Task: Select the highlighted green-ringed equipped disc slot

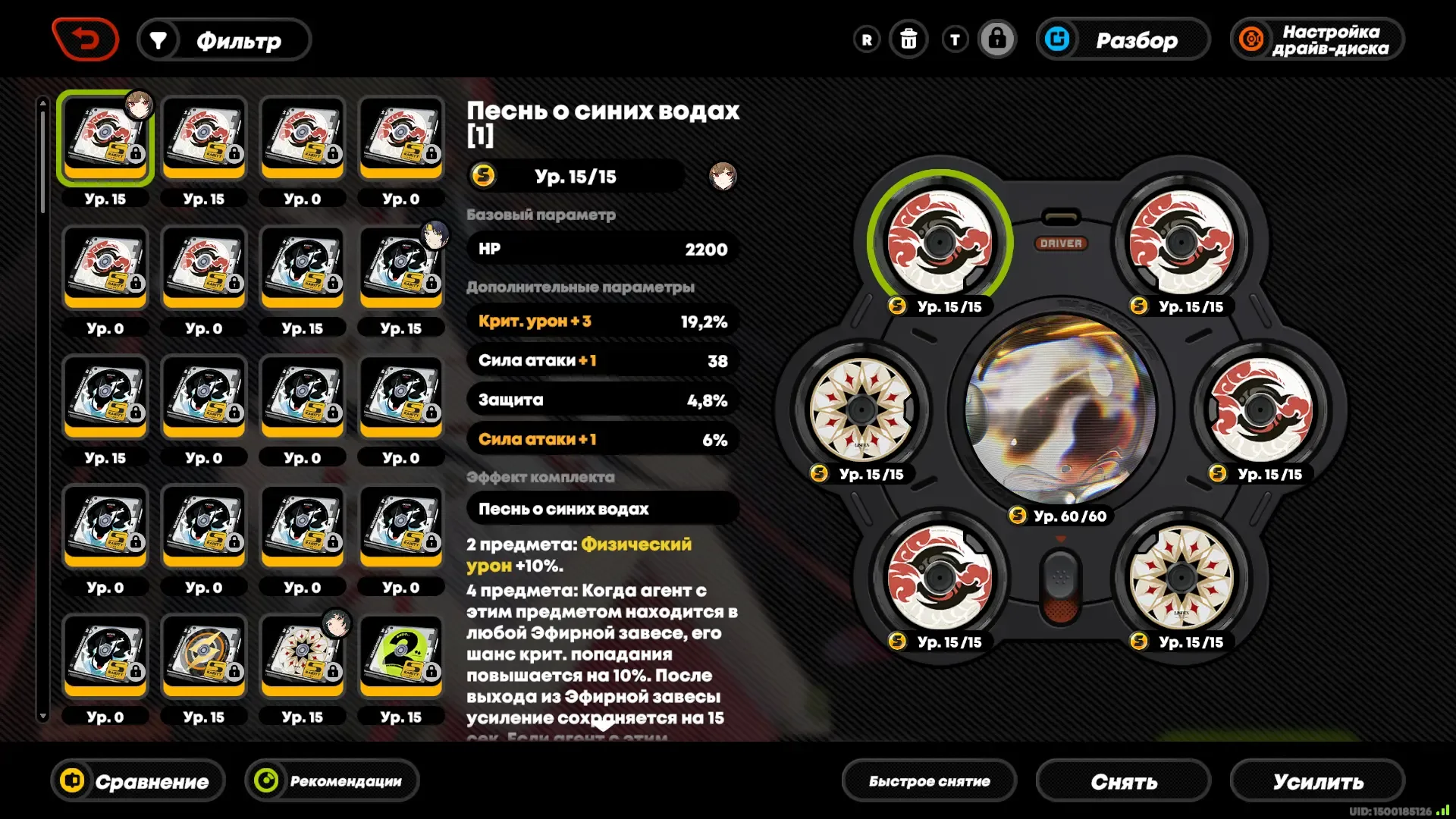Action: (940, 243)
